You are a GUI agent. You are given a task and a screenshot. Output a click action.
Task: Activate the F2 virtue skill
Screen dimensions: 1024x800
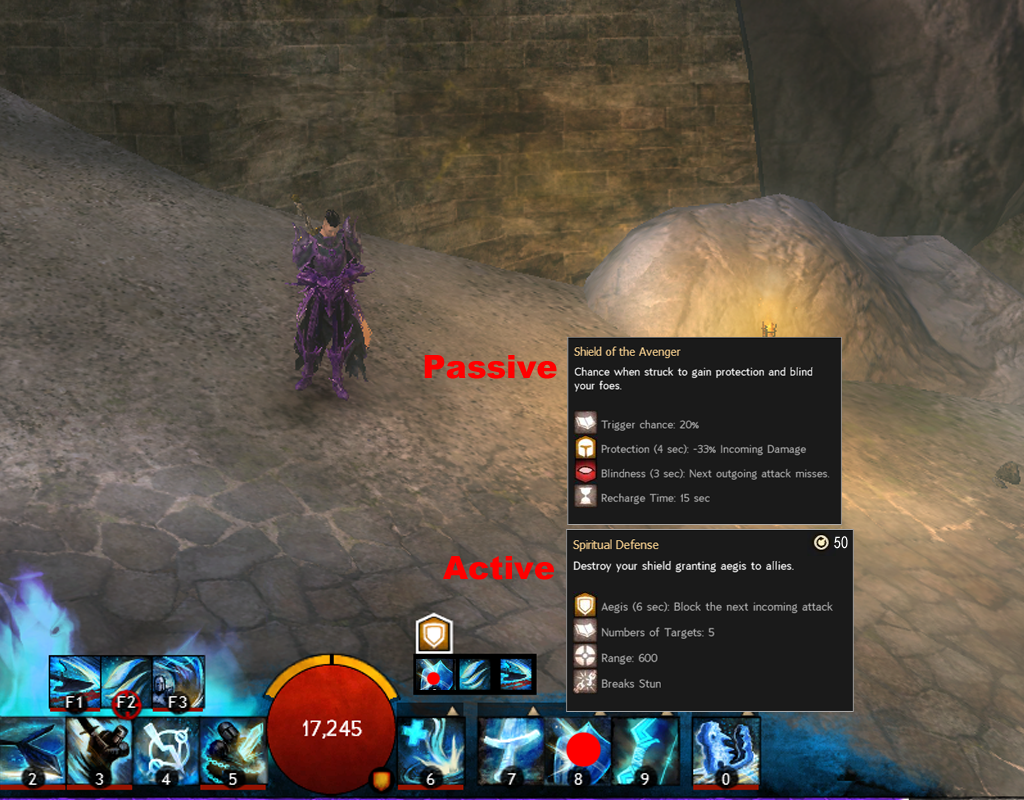(127, 681)
